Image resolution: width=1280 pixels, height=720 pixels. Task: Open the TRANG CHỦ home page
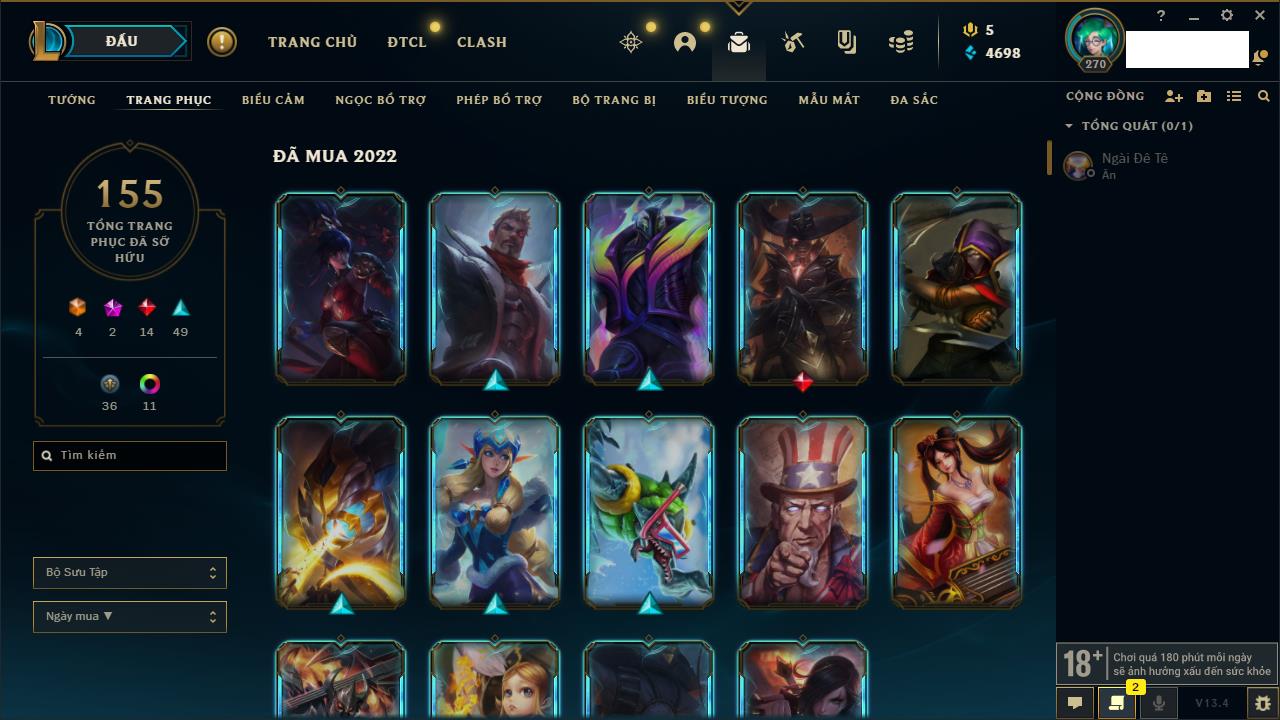pyautogui.click(x=312, y=42)
